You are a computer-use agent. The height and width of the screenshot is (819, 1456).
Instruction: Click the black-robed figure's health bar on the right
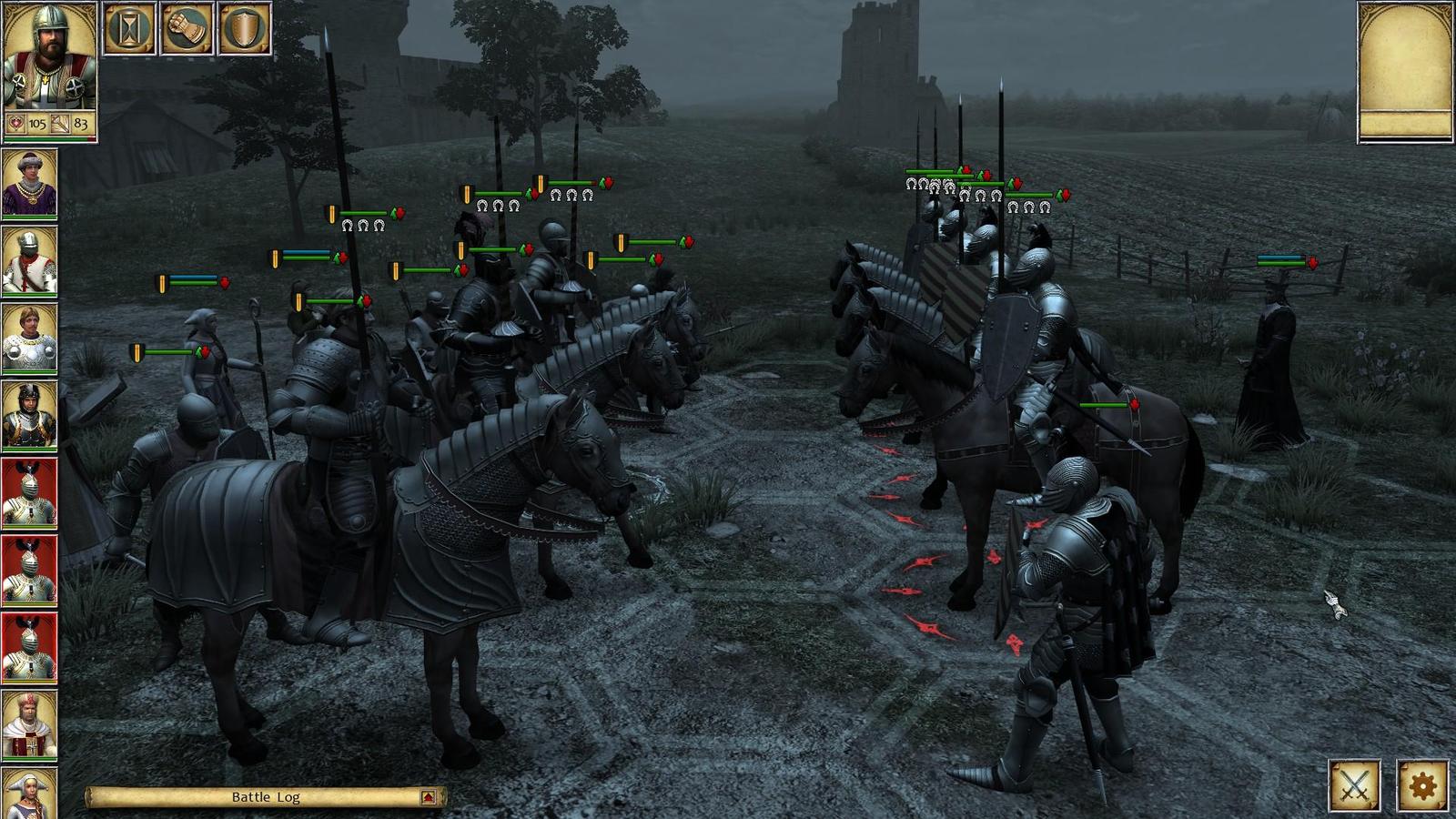click(x=1283, y=262)
